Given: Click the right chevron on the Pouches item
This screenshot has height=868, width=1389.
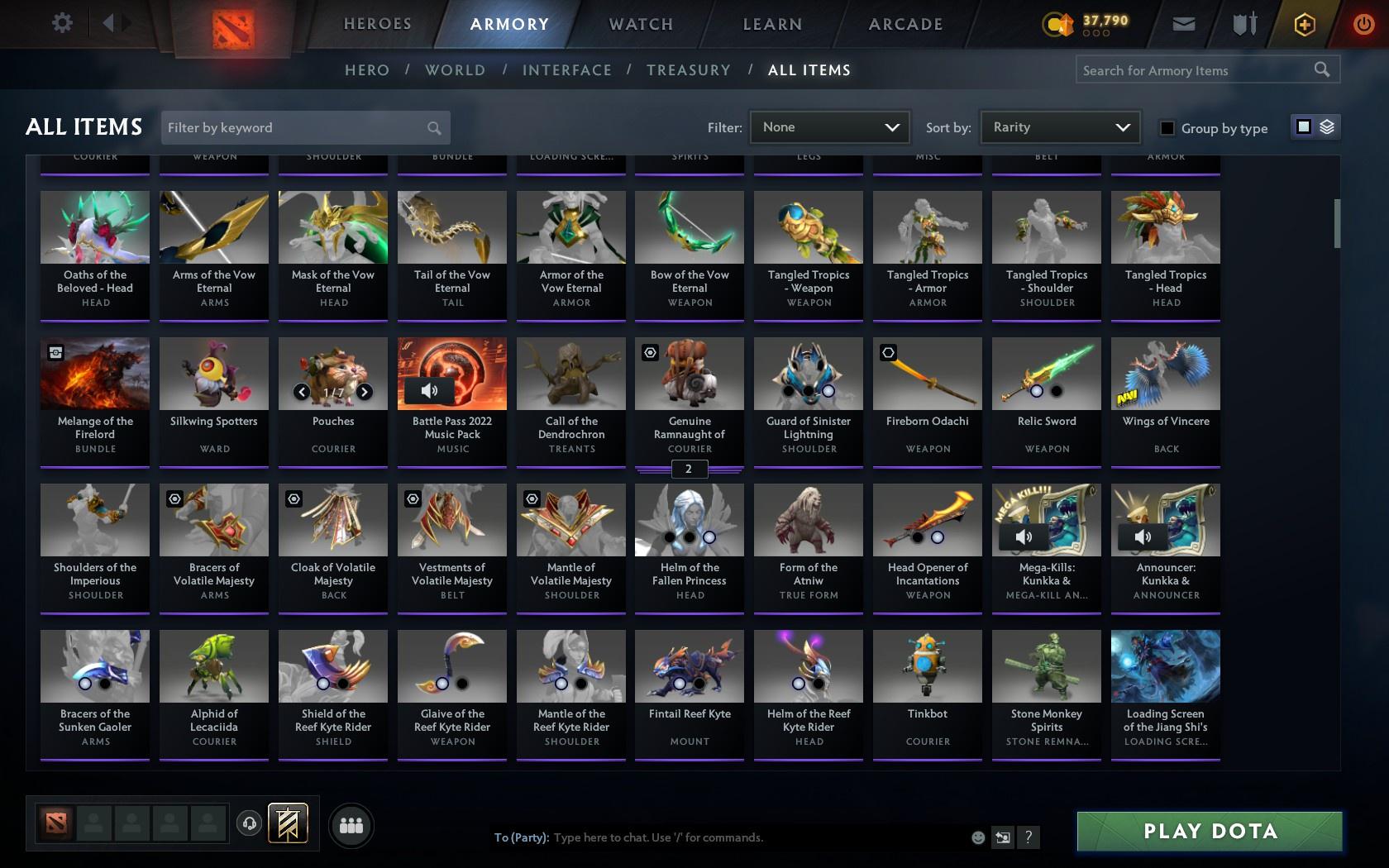Looking at the screenshot, I should pos(364,392).
